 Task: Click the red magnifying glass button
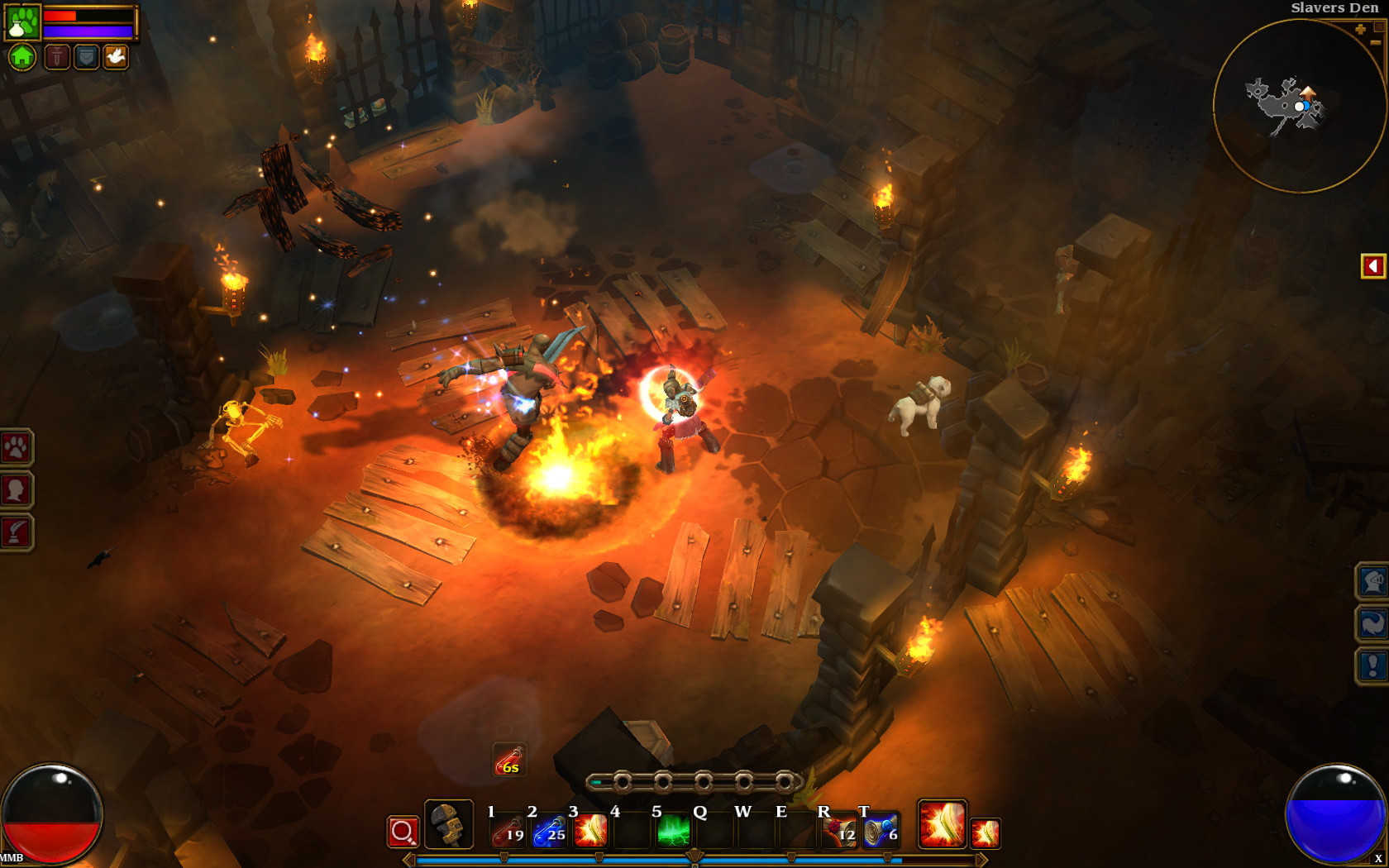coord(403,832)
